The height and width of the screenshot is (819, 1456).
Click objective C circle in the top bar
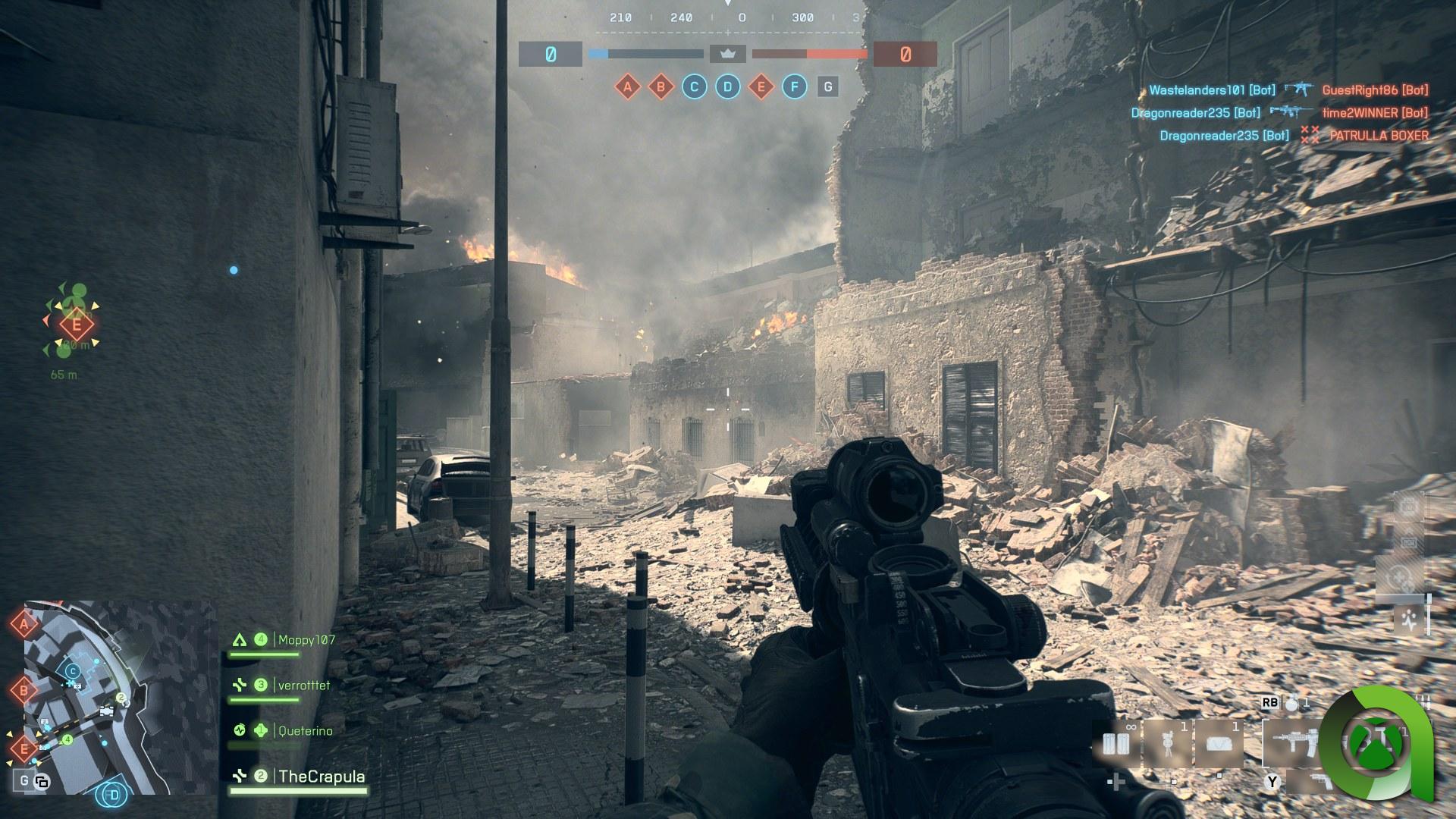pos(694,87)
